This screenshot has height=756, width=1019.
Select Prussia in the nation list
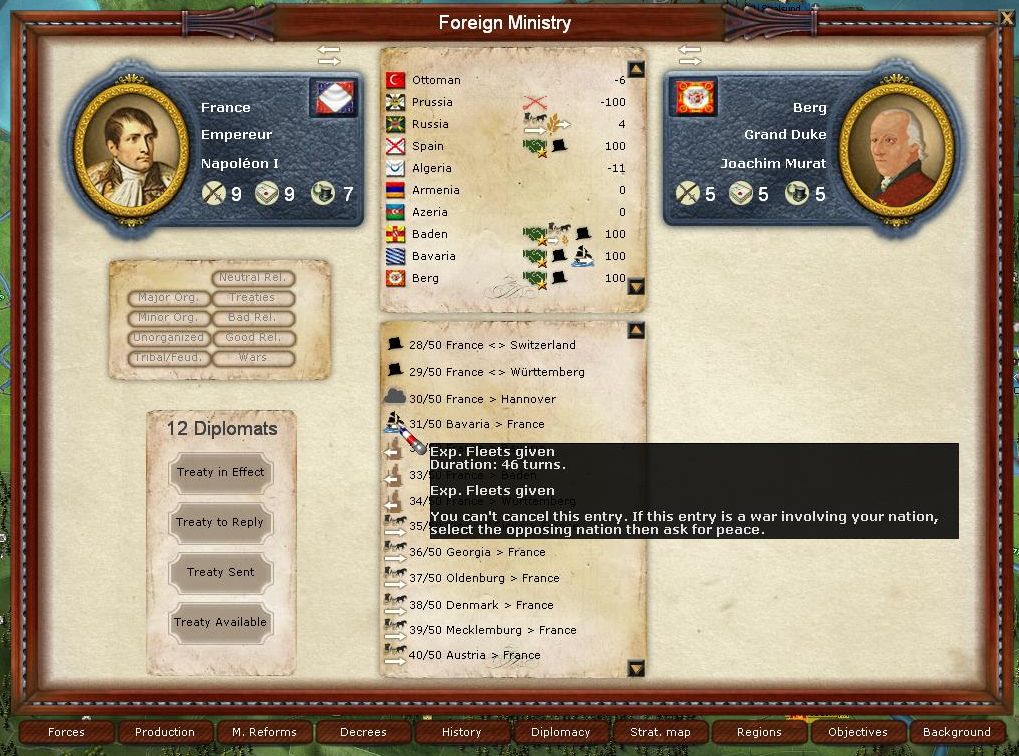(x=432, y=102)
